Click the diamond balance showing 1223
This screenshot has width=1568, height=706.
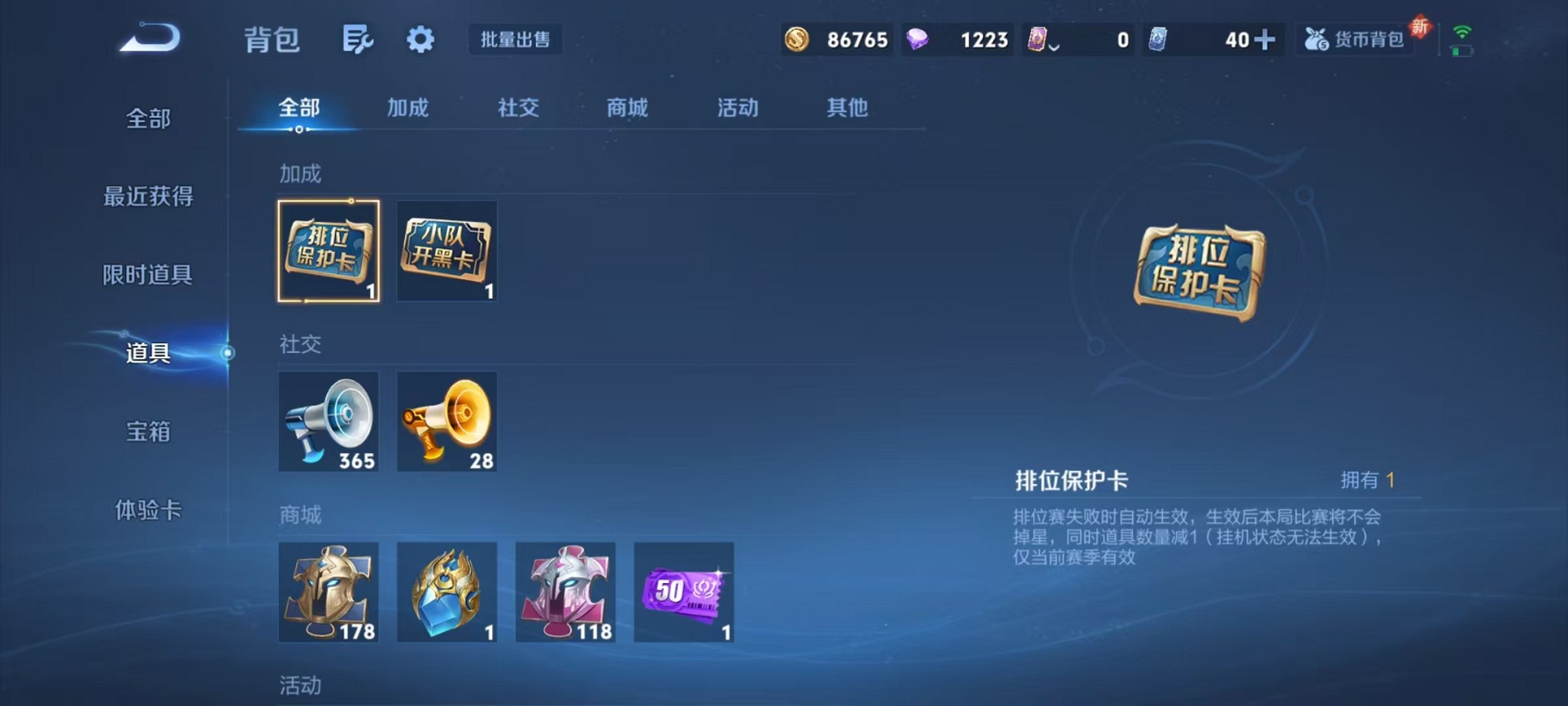[x=958, y=38]
